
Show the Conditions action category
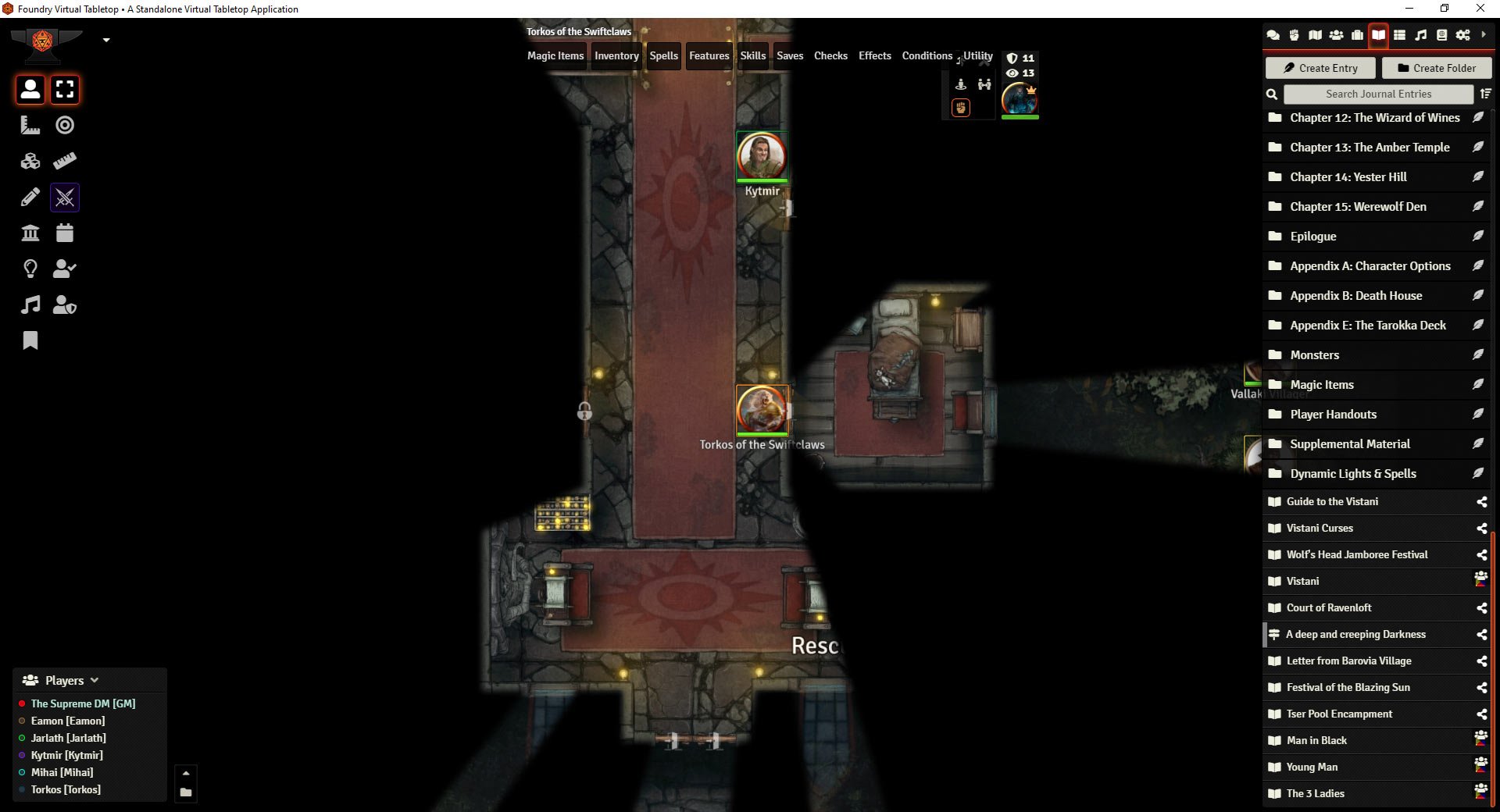point(927,55)
